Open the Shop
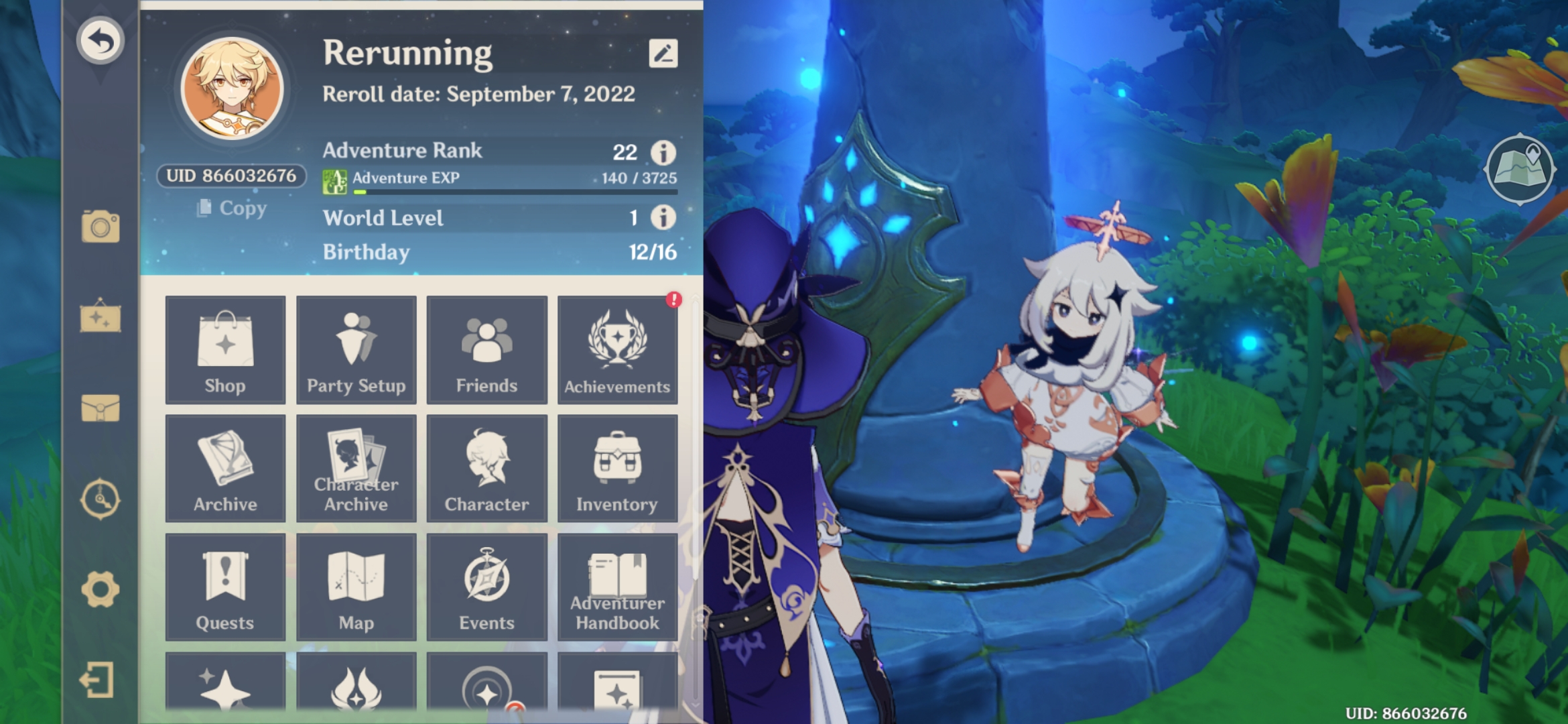Viewport: 1568px width, 724px height. (224, 350)
